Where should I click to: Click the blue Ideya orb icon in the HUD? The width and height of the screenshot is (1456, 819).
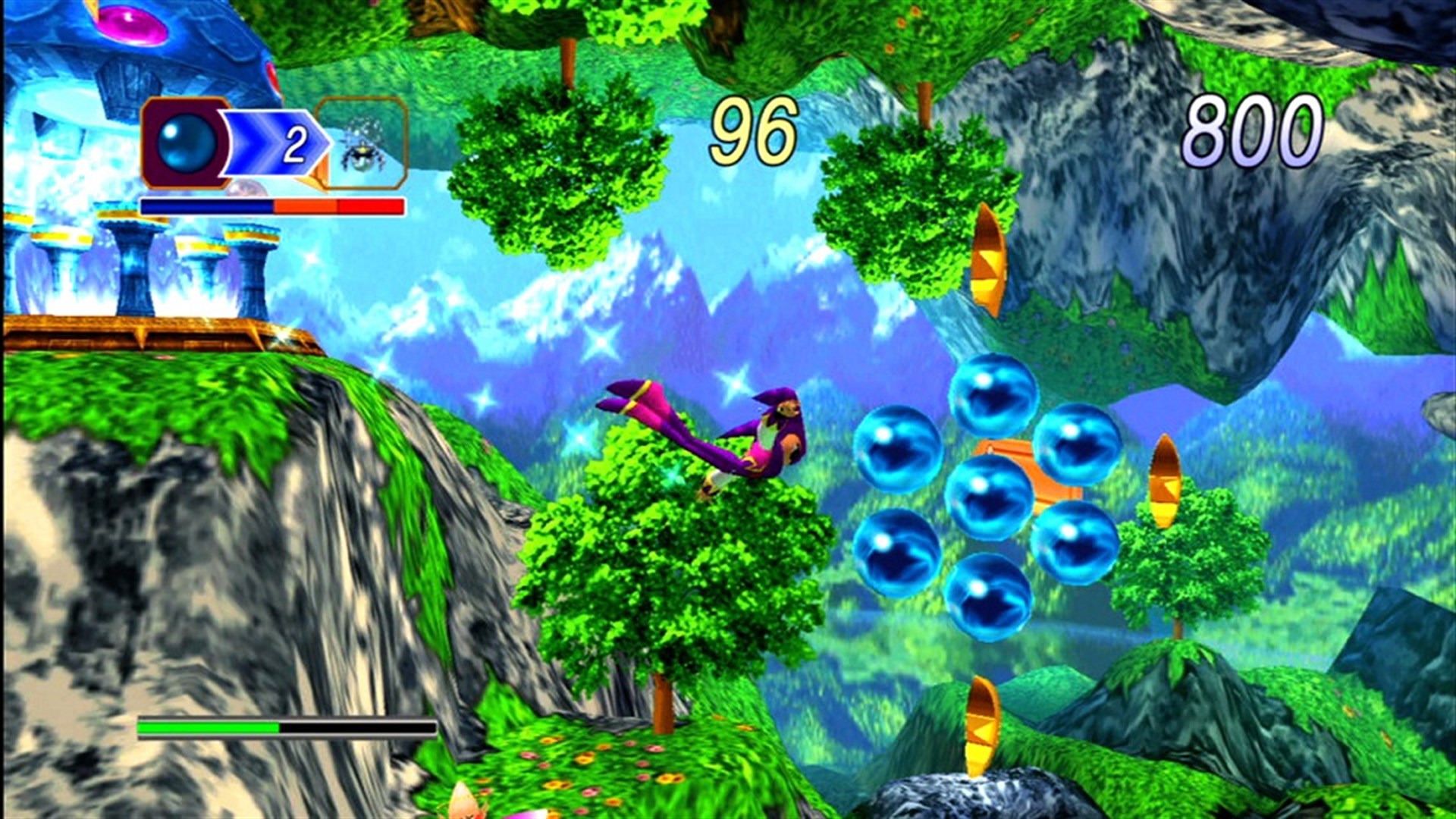186,142
